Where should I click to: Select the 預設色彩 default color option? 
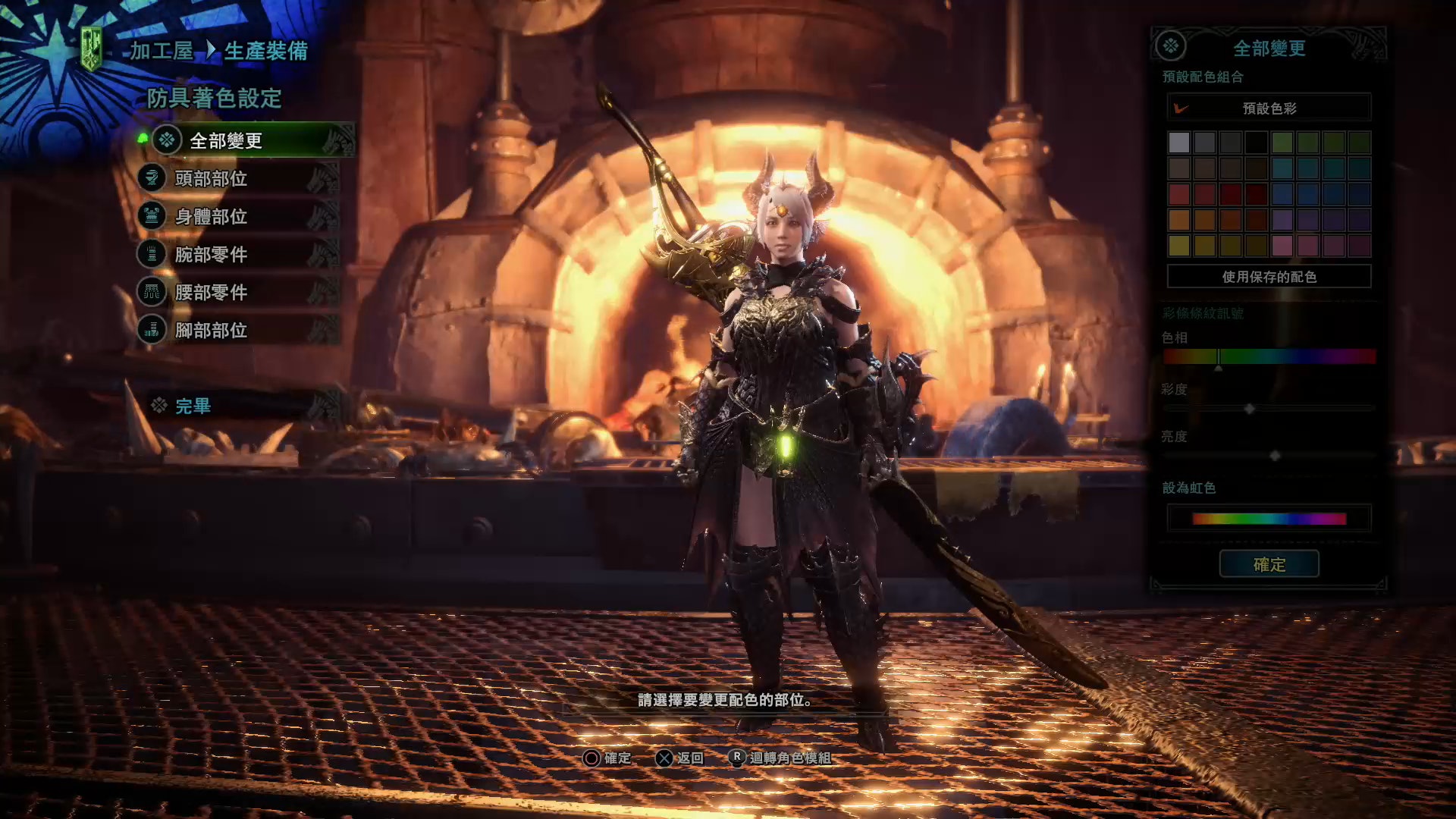click(x=1269, y=108)
